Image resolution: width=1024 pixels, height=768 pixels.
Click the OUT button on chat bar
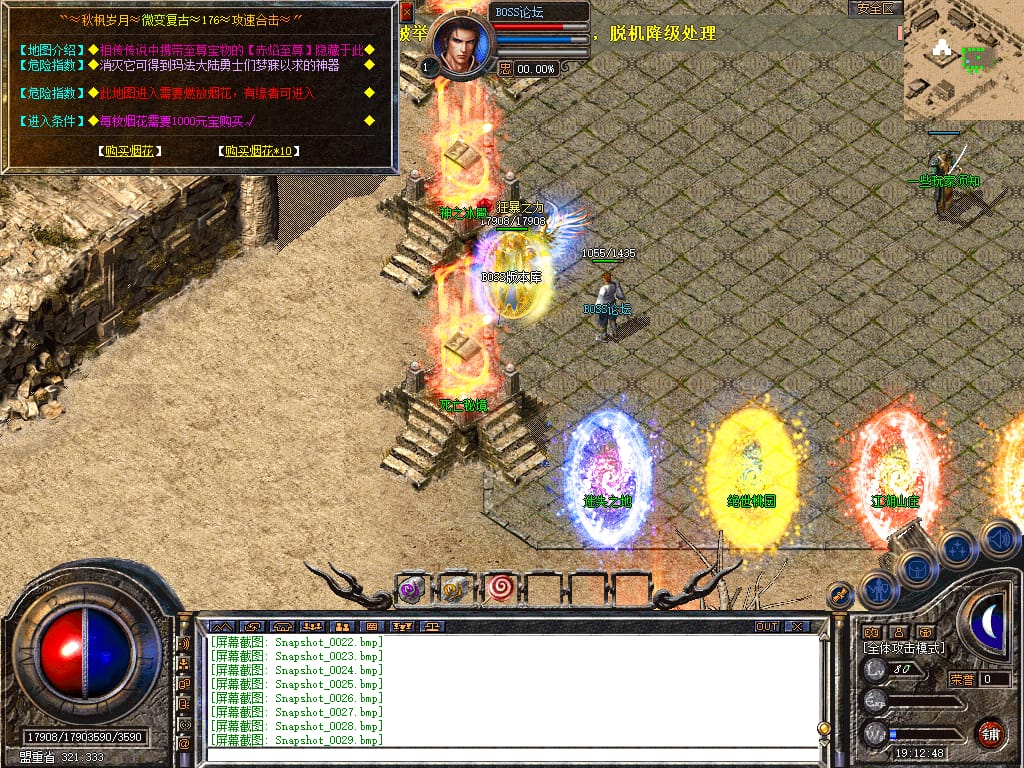(x=766, y=626)
